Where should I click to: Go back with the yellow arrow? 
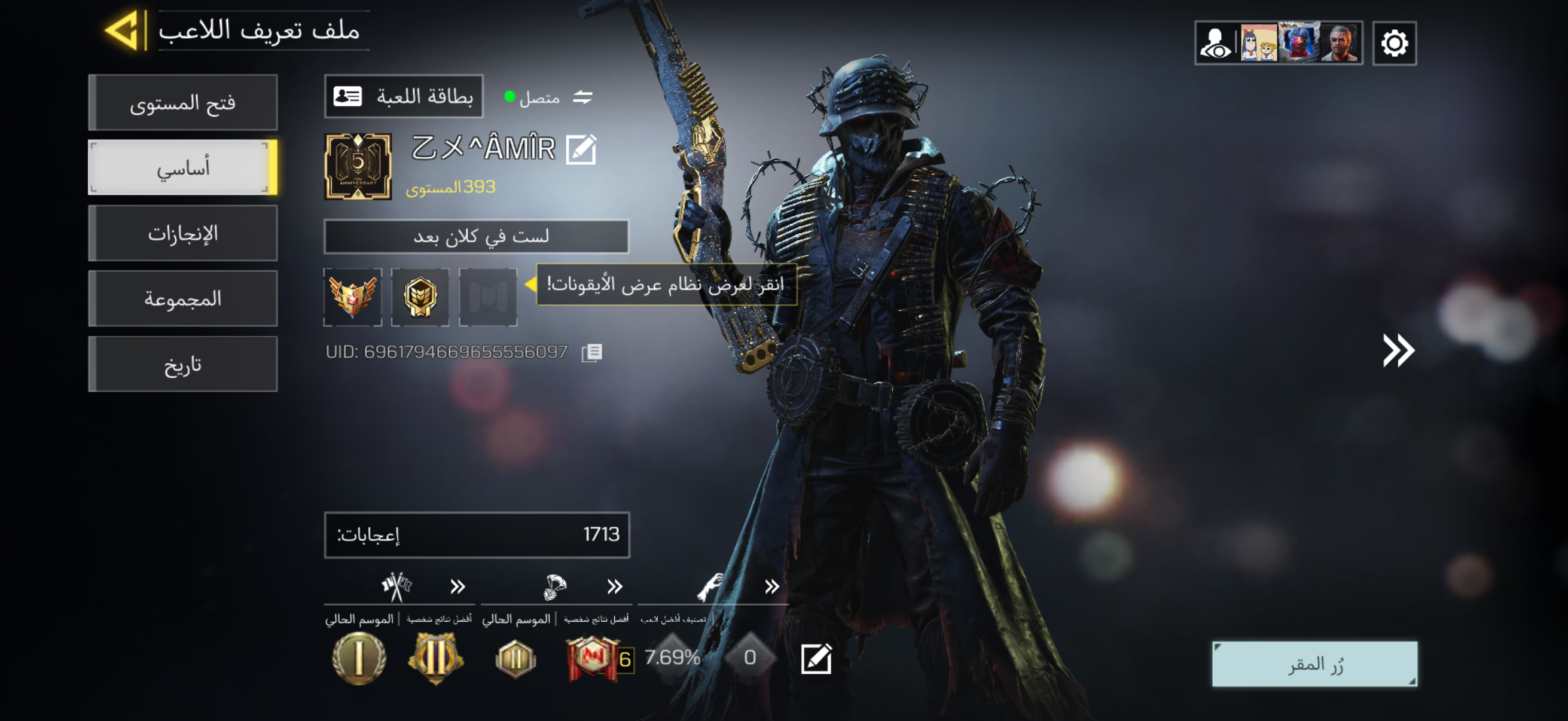pos(125,30)
